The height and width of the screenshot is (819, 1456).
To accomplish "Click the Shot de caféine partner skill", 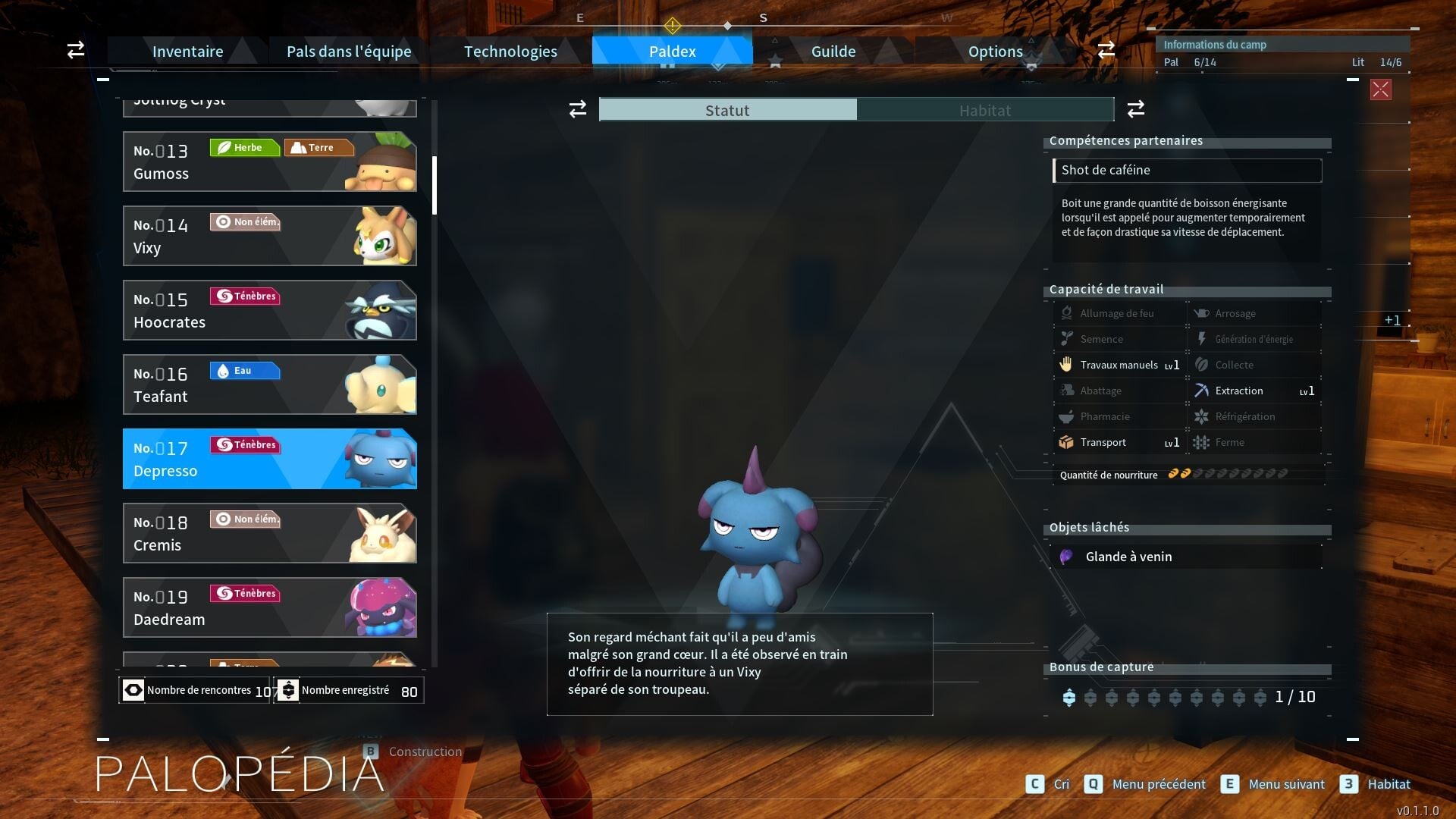I will [1187, 171].
